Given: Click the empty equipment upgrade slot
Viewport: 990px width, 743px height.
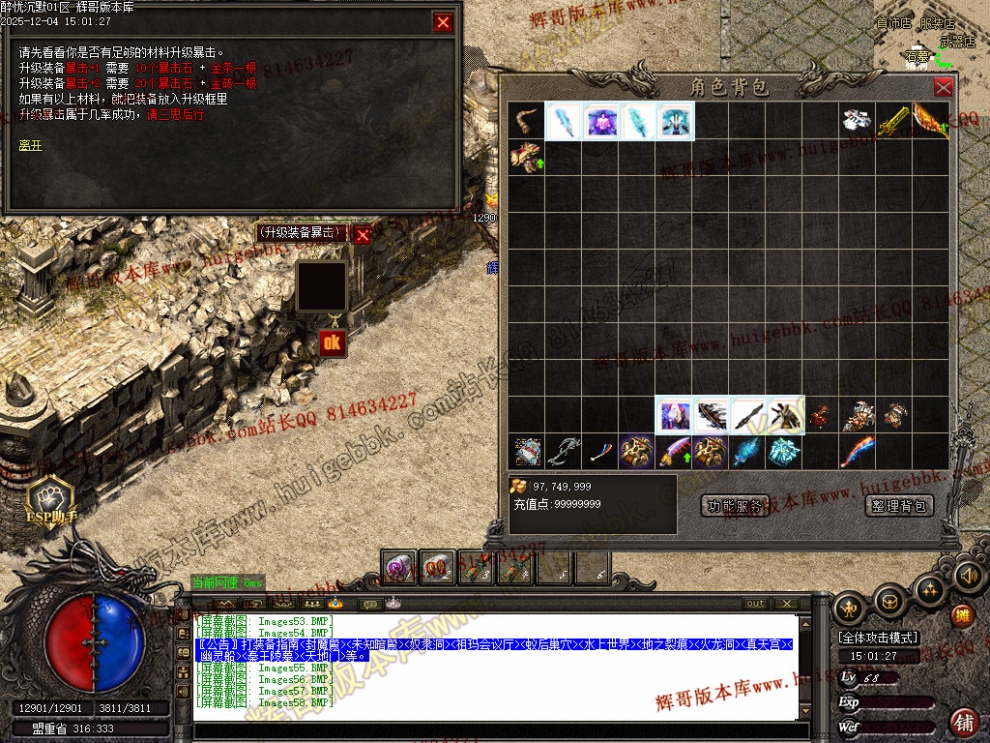Looking at the screenshot, I should tap(322, 286).
